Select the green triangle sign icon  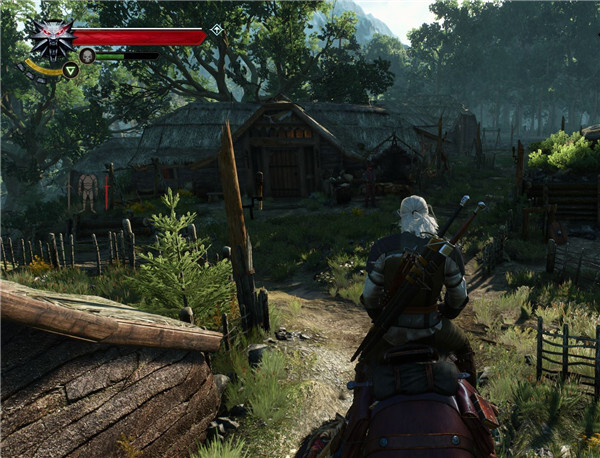coord(70,70)
